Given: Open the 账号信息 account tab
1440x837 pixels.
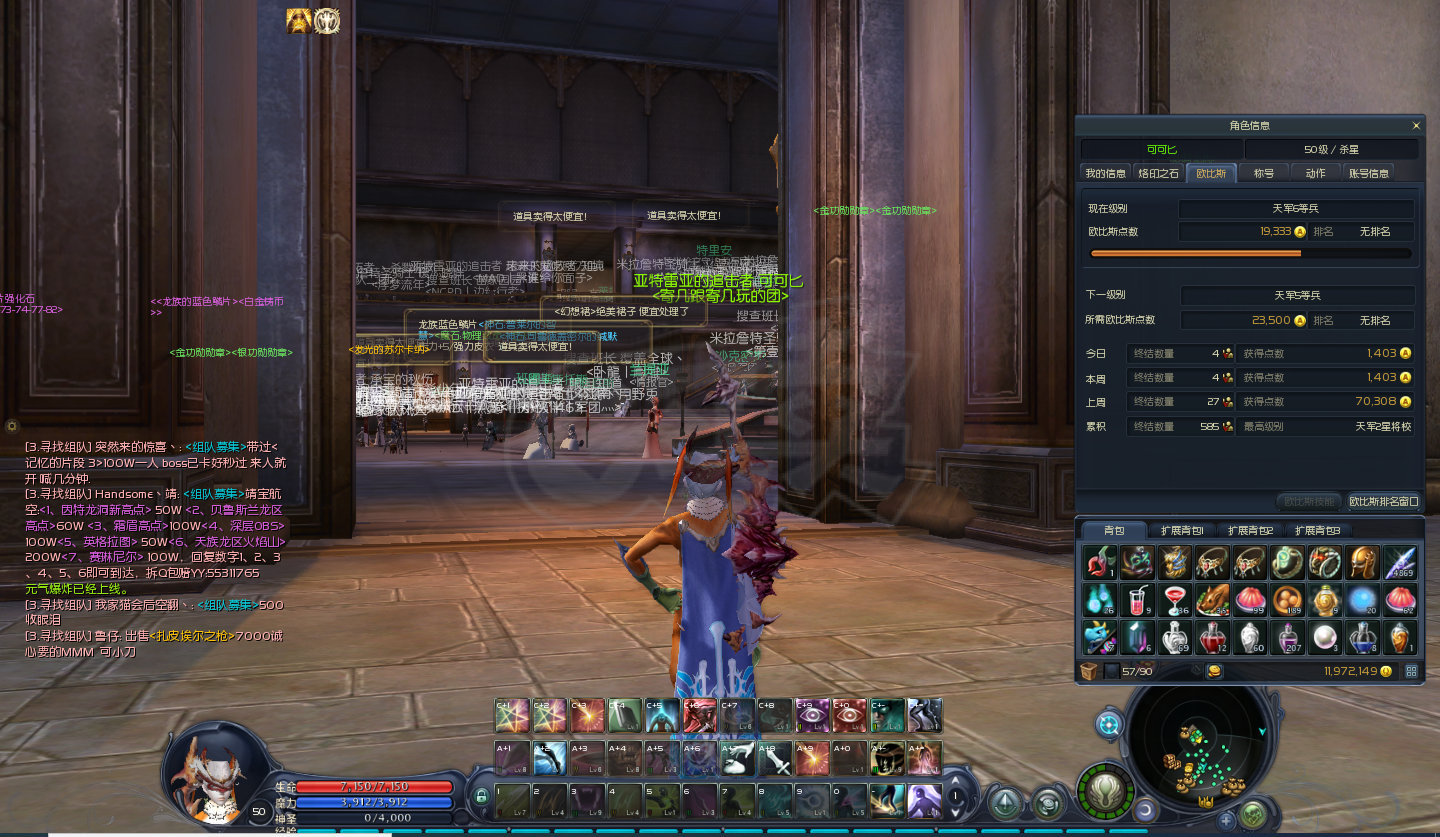Looking at the screenshot, I should [1369, 173].
